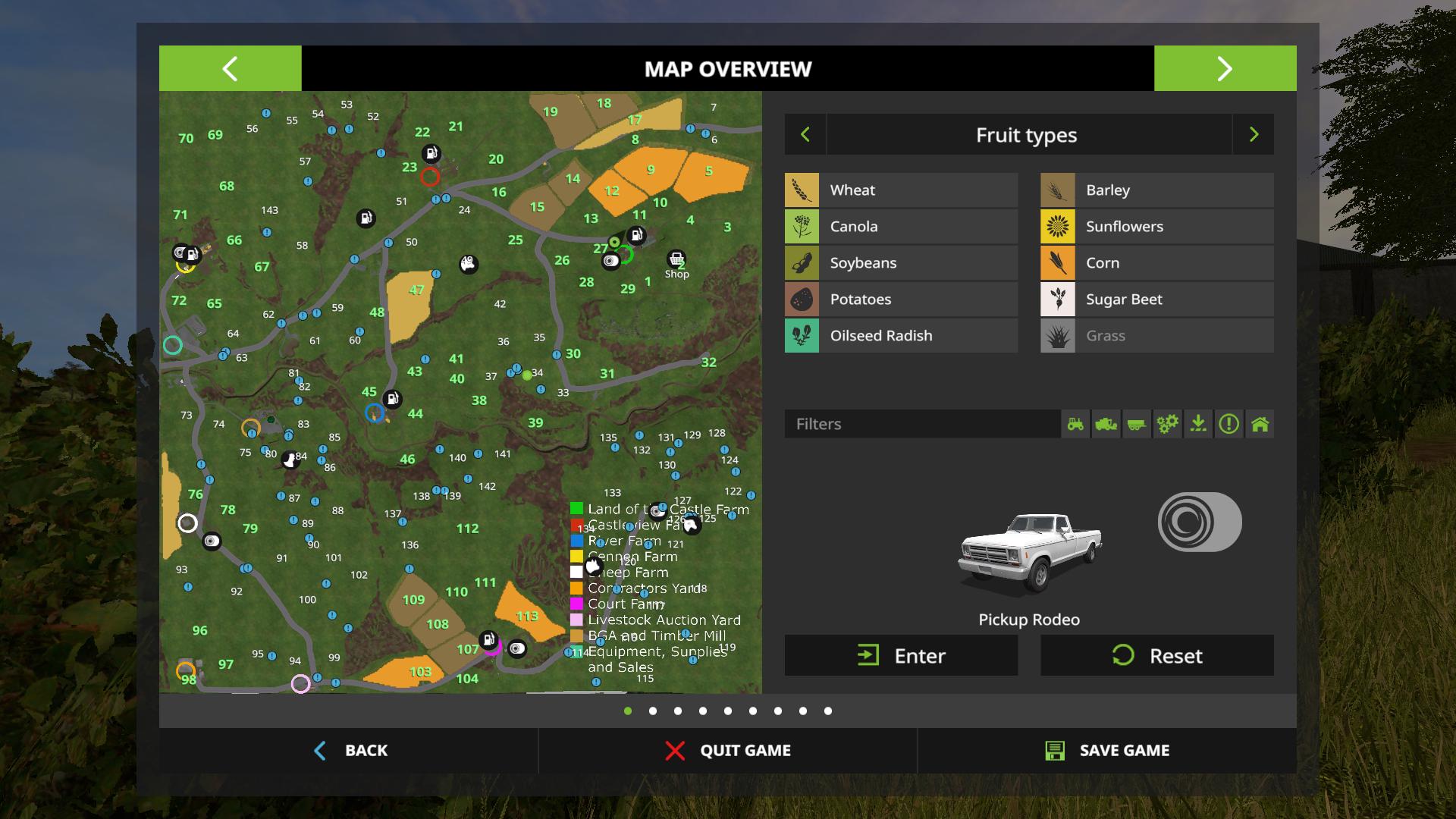Toggle the trailer tools map filter

pyautogui.click(x=1136, y=424)
